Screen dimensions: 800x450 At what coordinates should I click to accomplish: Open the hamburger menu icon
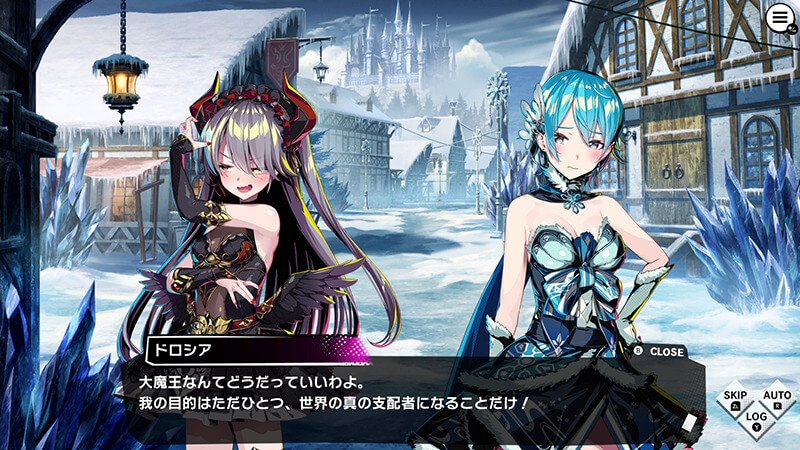[x=779, y=19]
